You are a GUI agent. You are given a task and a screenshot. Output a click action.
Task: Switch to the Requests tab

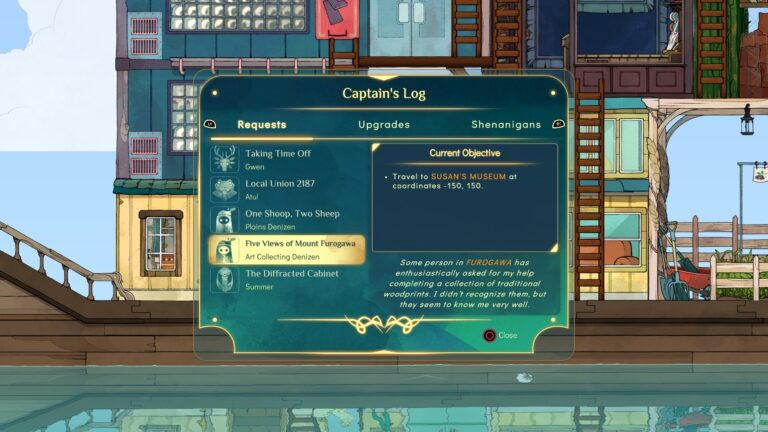[261, 125]
